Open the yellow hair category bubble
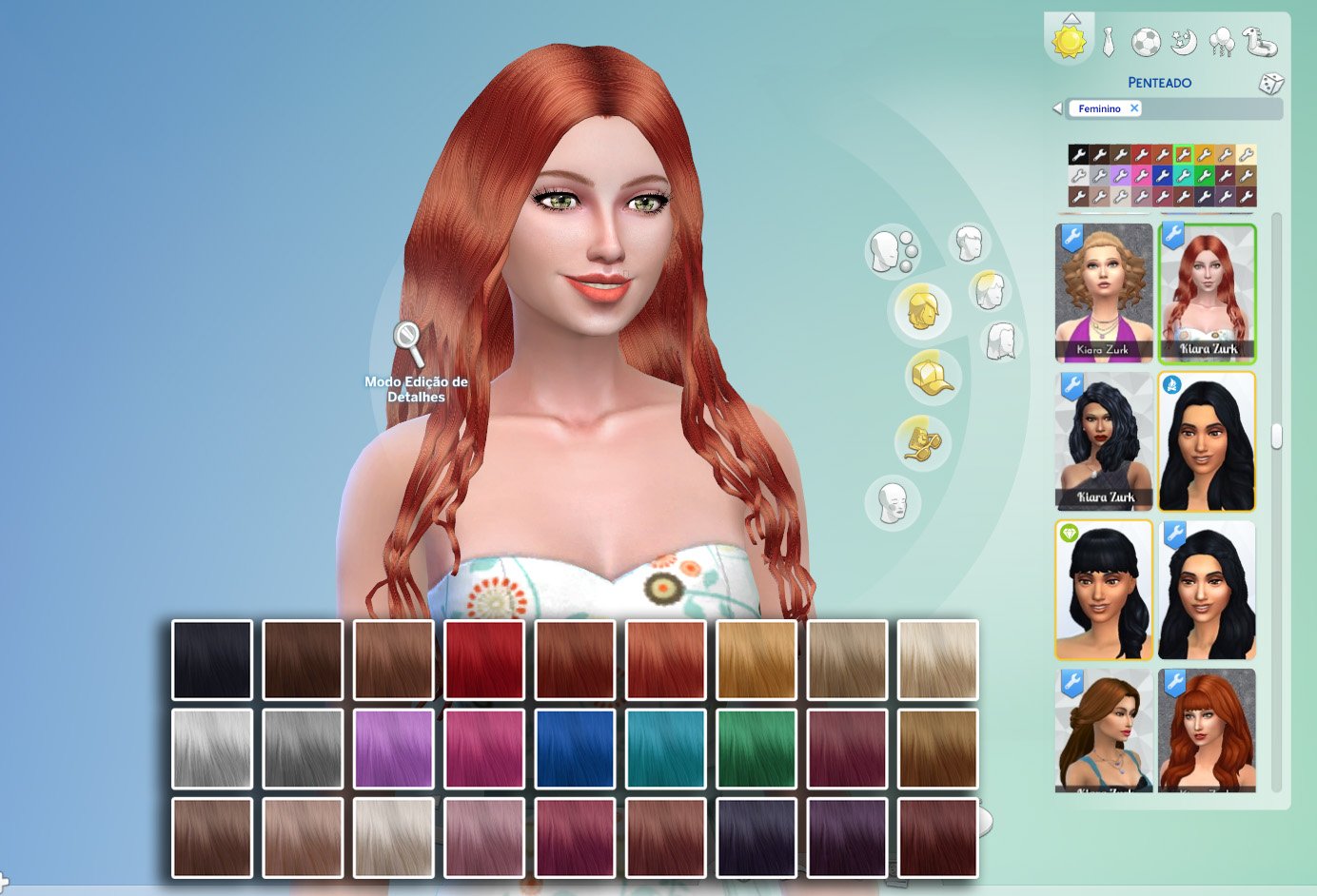1317x896 pixels. coord(921,311)
